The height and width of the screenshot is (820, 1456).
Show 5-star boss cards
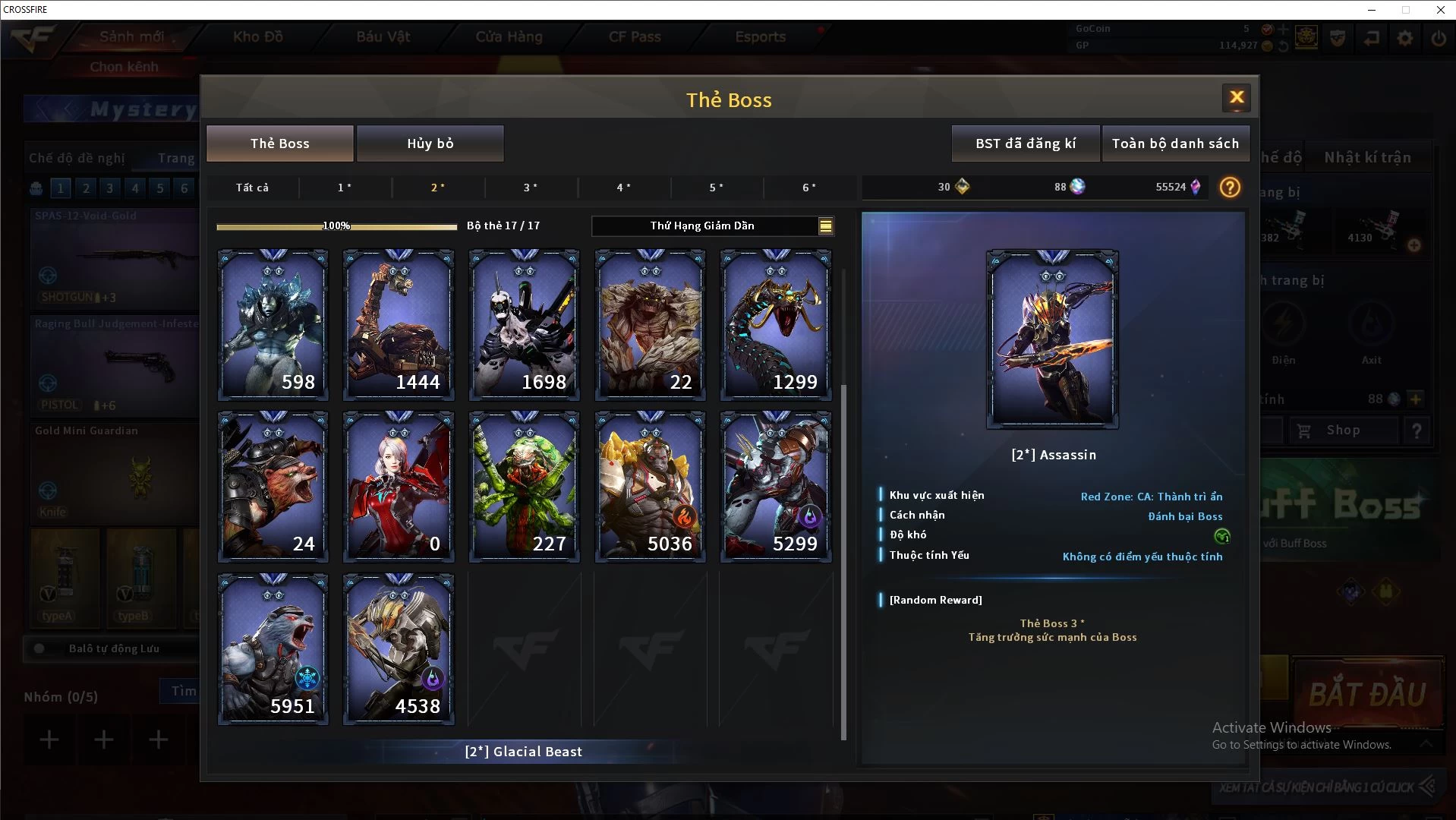716,188
